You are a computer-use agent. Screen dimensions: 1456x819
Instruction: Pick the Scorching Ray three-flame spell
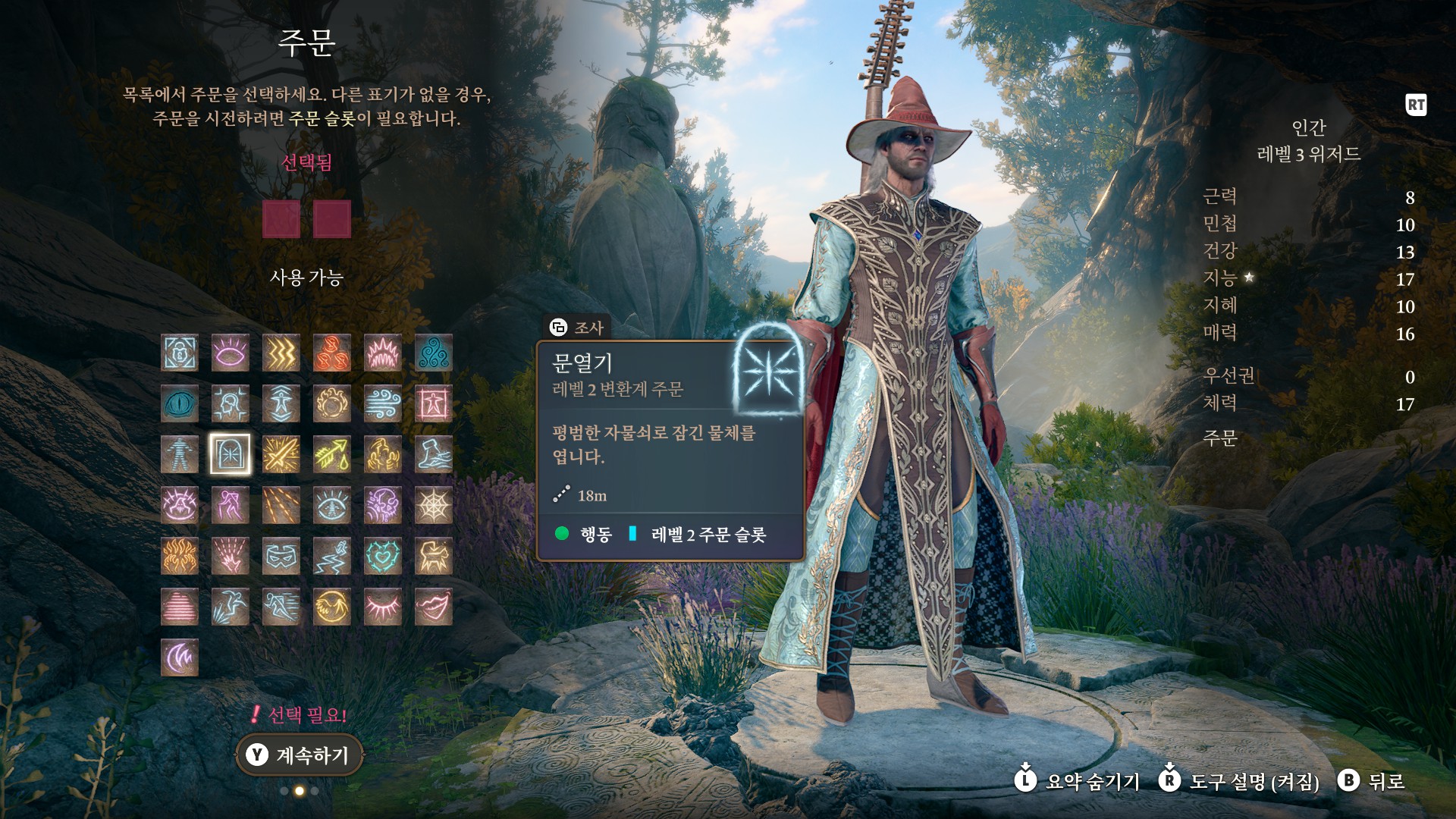pyautogui.click(x=332, y=353)
